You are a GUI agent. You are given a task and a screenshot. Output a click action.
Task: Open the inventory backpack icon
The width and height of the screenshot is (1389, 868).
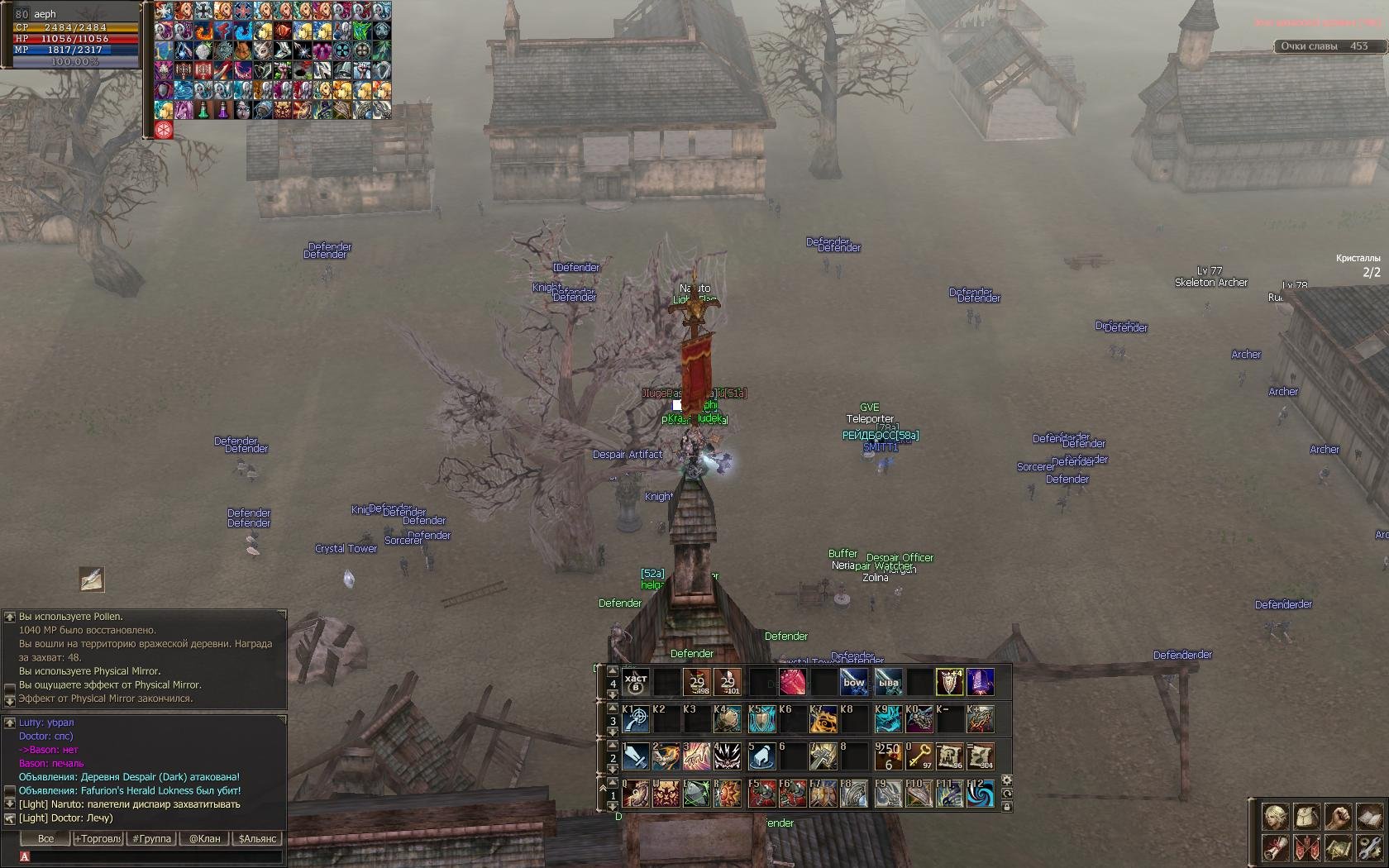coord(1306,817)
